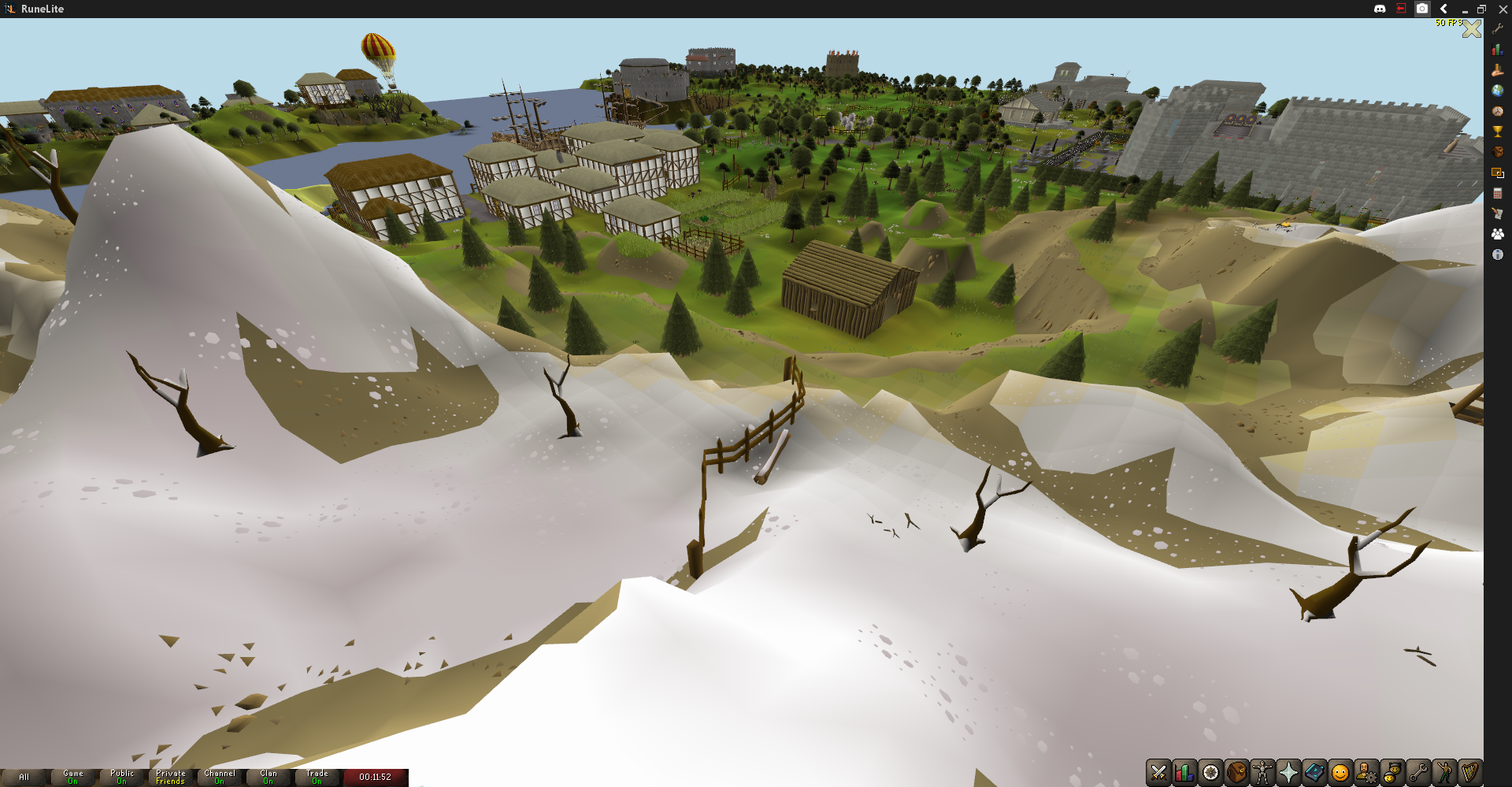This screenshot has width=1512, height=787.
Task: Toggle the Public chat filter
Action: click(122, 778)
